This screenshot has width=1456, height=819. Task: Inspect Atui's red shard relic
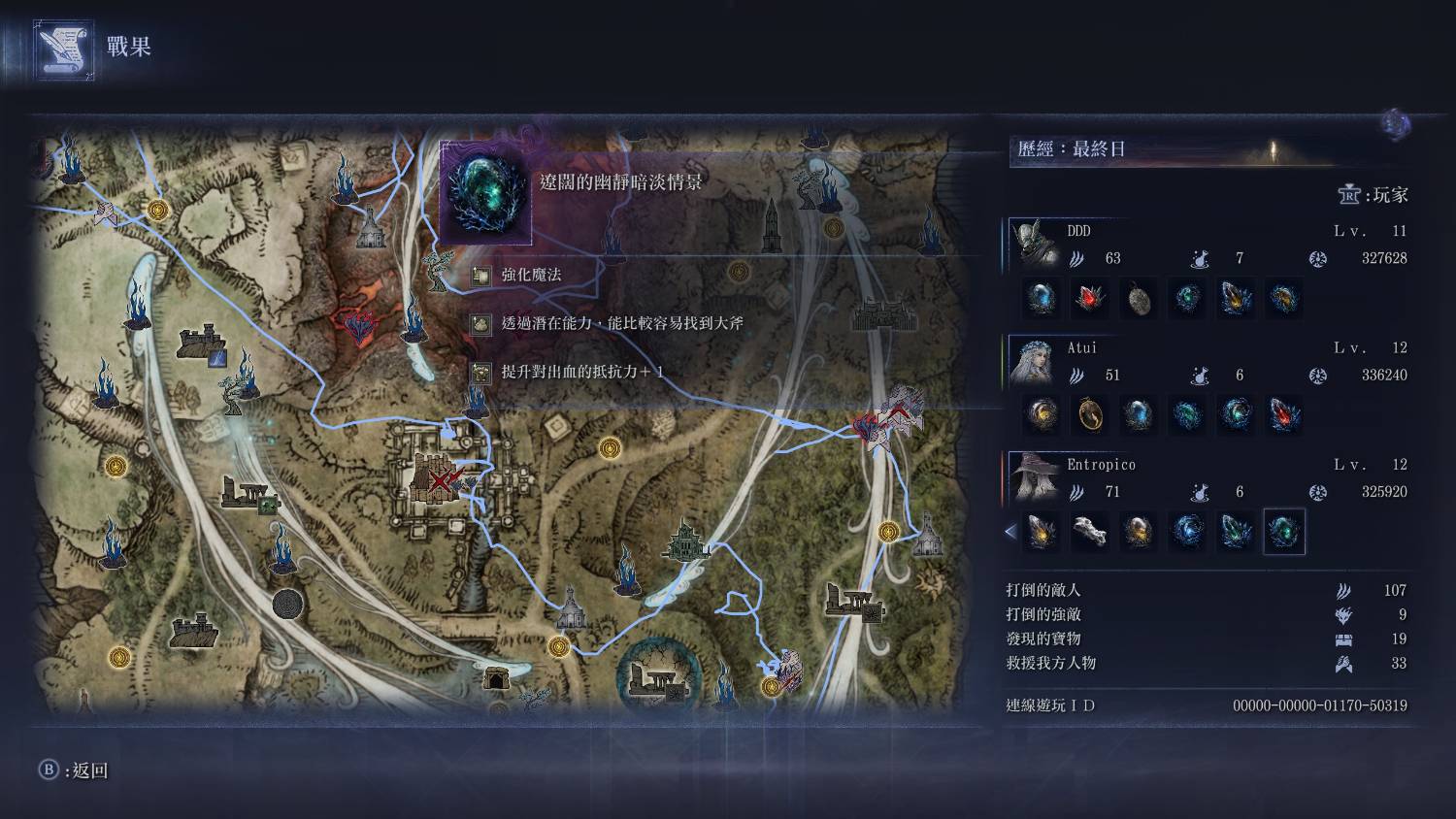[1284, 415]
